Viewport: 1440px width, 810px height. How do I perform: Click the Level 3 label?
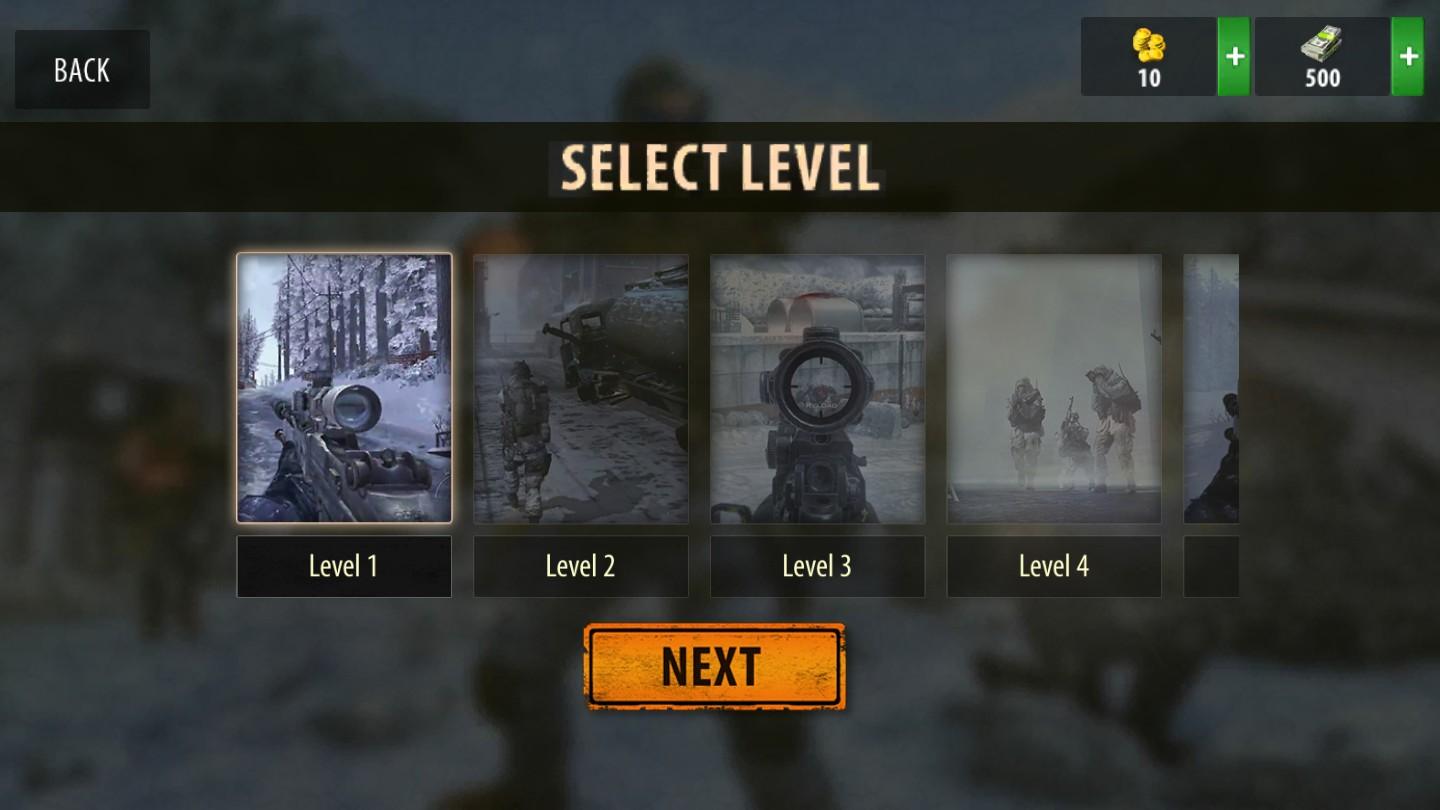click(x=817, y=566)
